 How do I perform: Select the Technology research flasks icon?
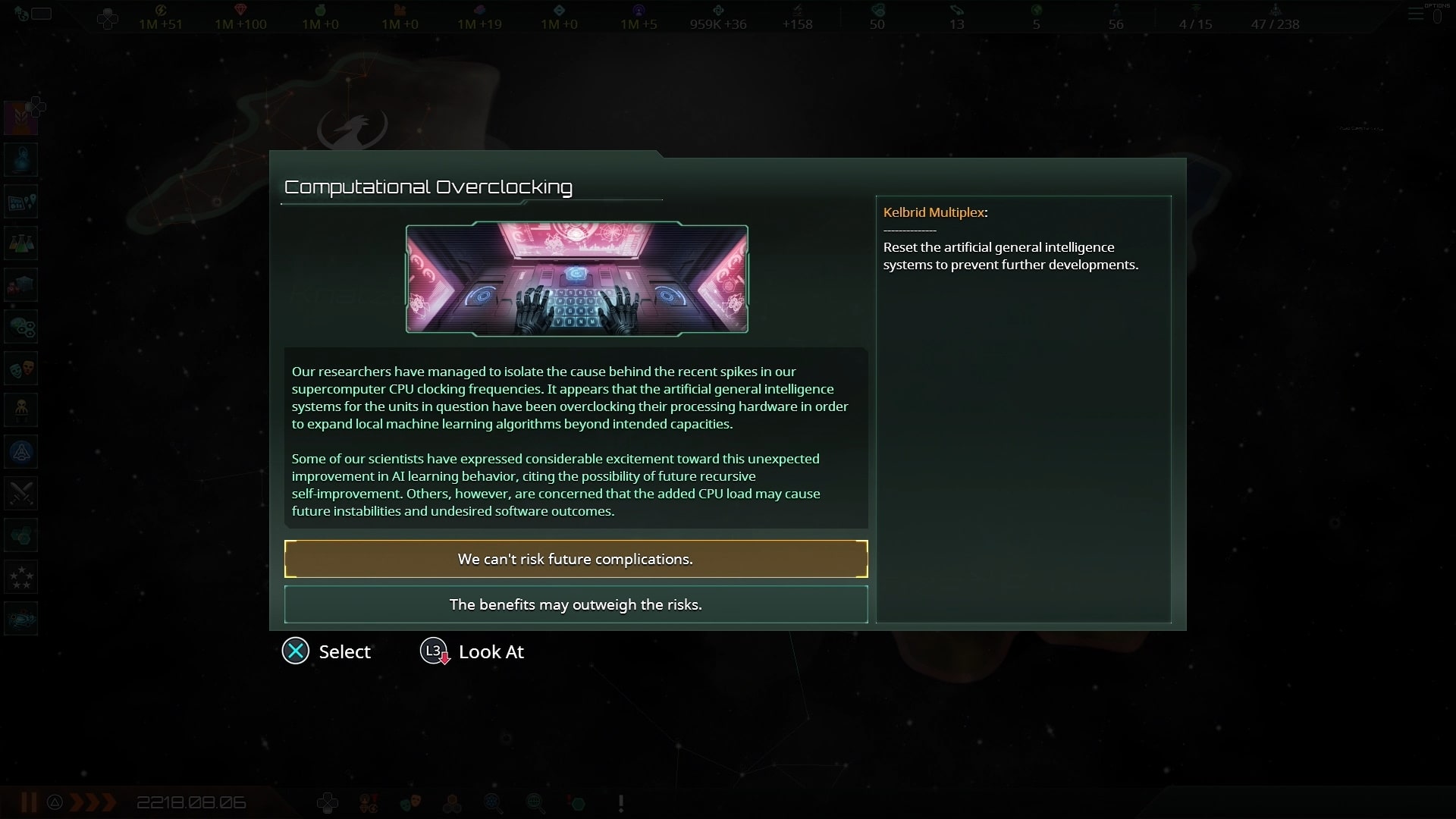point(20,243)
